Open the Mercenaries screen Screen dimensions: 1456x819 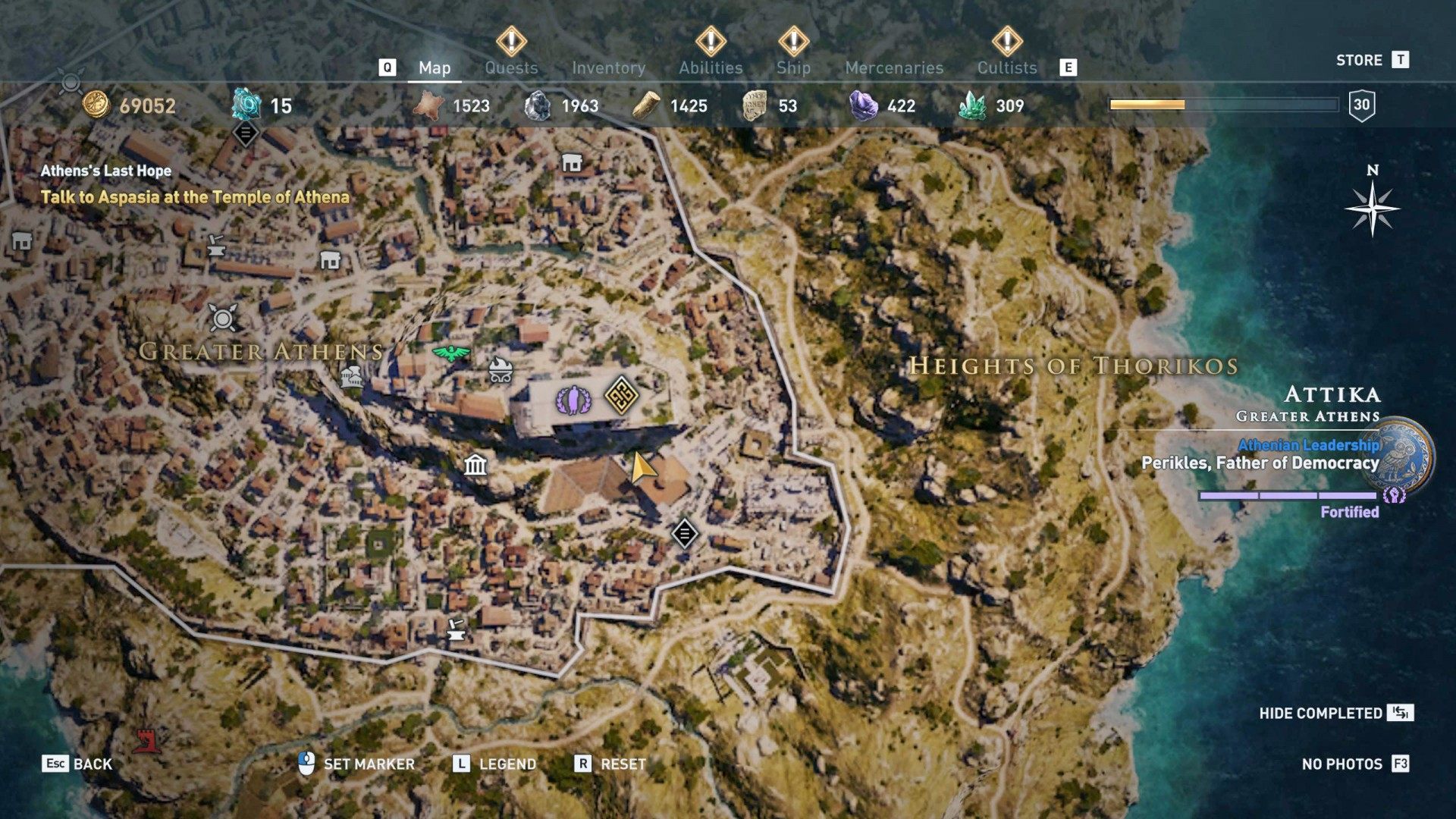coord(893,67)
